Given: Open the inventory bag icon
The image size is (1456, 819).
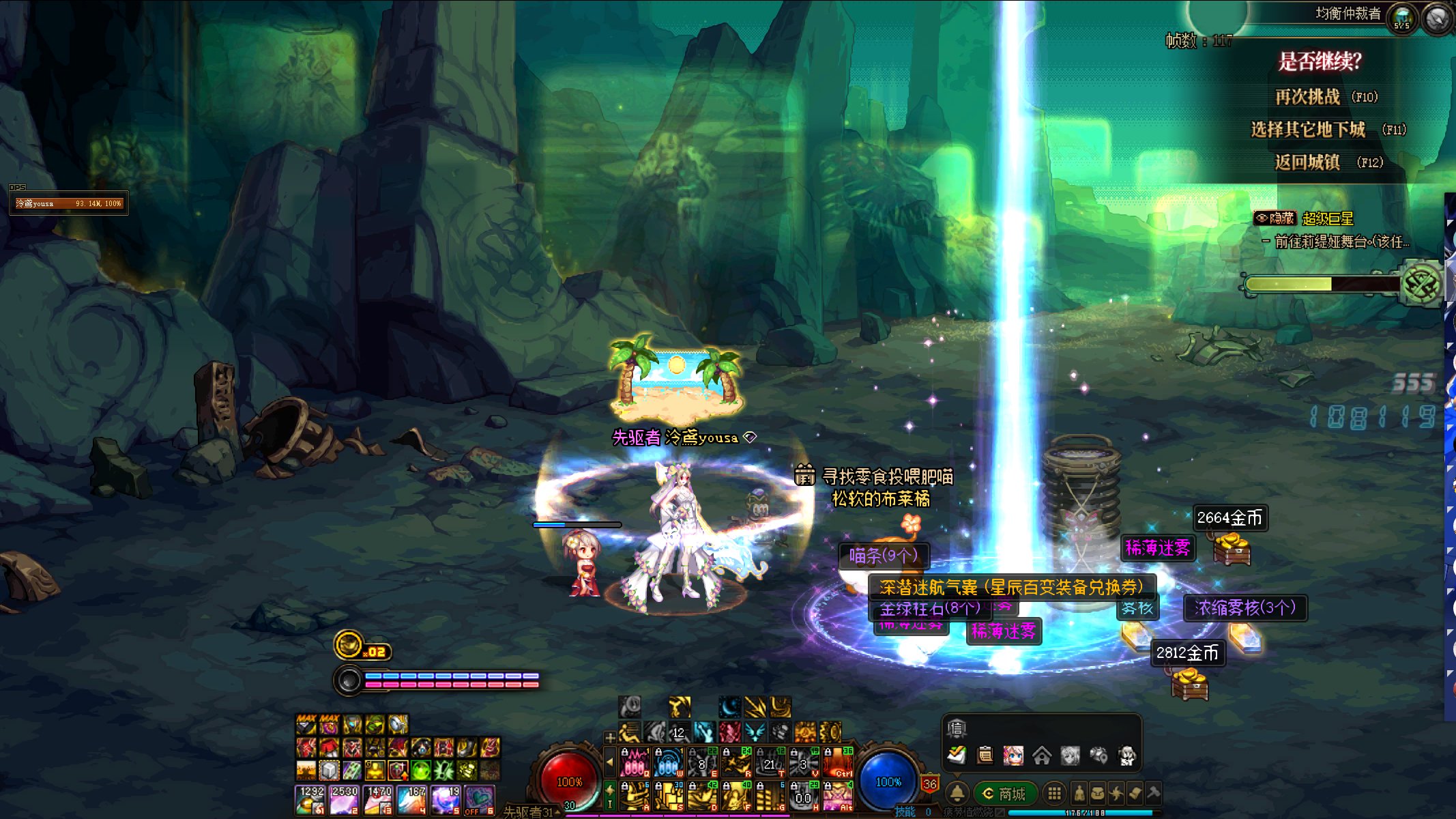Looking at the screenshot, I should [1098, 793].
